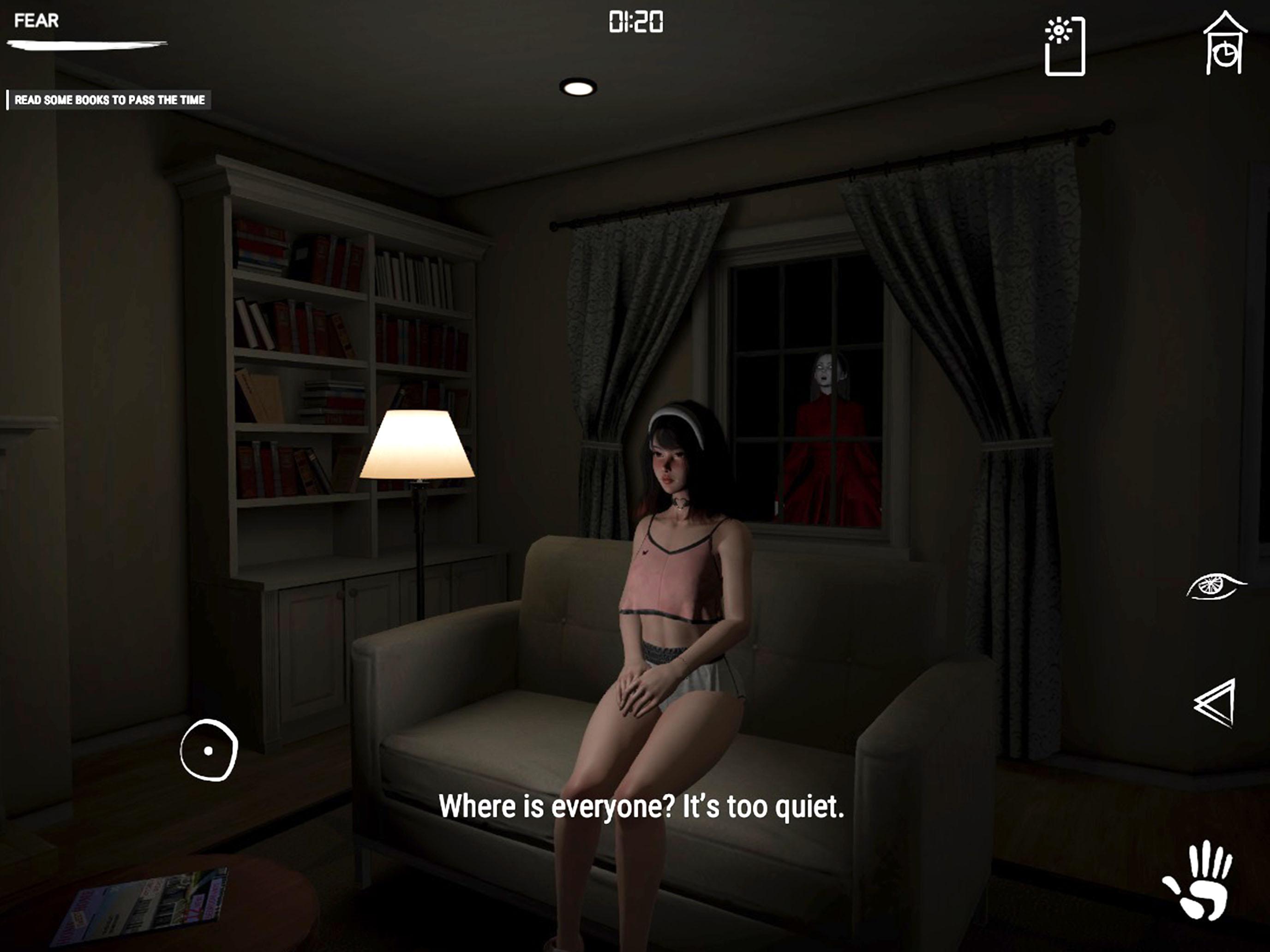Tap the FEAR label icon area
The image size is (1270, 952).
37,21
